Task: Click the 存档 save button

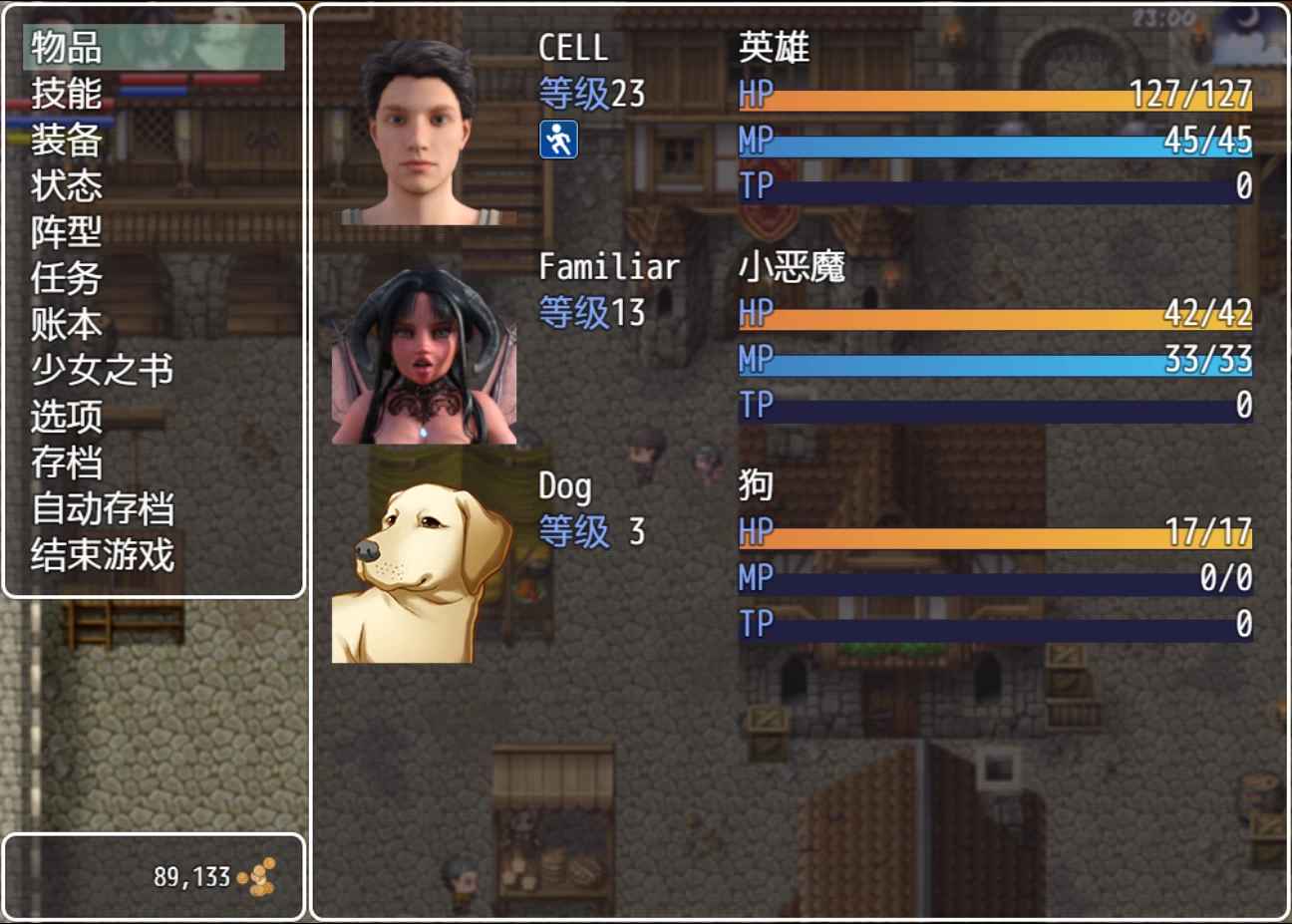Action: (x=65, y=463)
